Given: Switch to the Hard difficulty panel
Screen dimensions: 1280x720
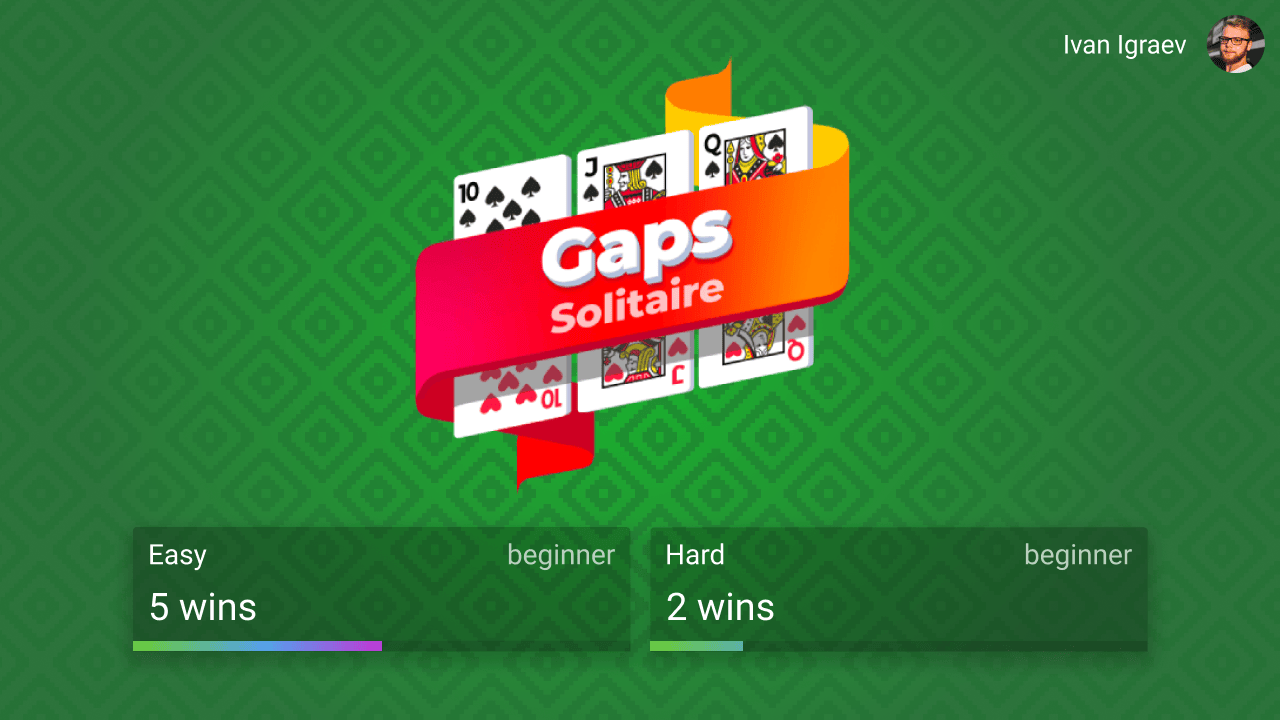Looking at the screenshot, I should (897, 590).
